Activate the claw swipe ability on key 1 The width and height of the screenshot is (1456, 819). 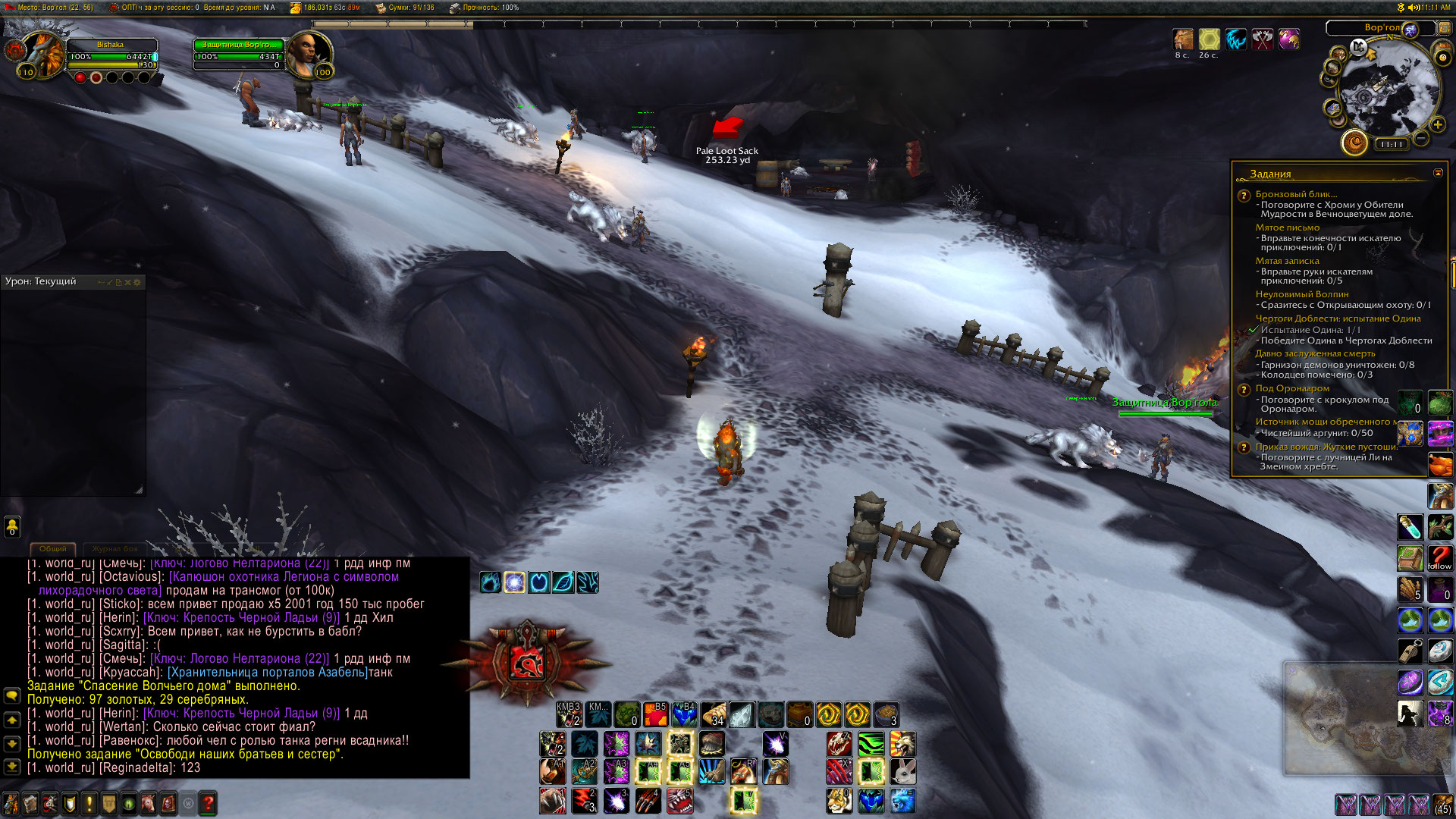point(552,801)
